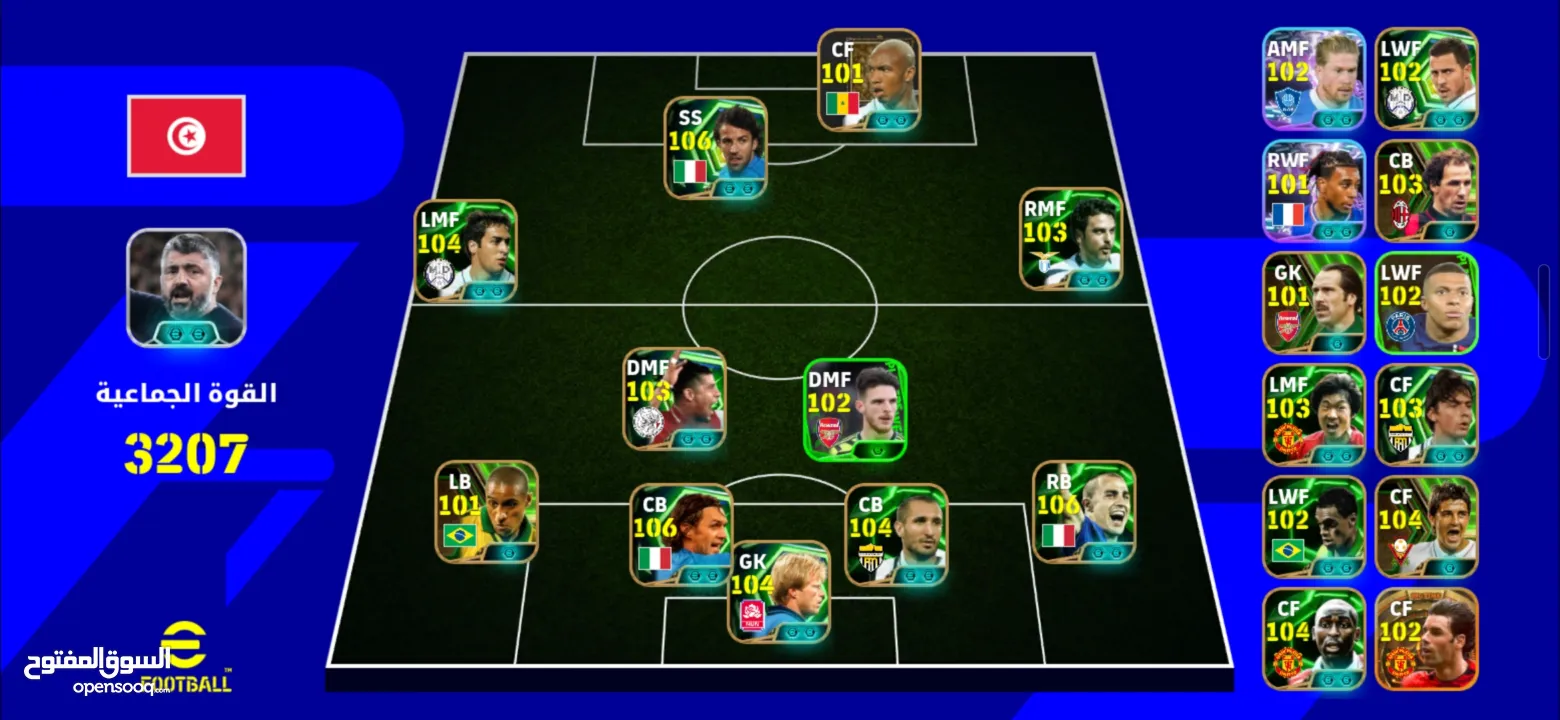Choose substitute LMF 103 card

1313,415
